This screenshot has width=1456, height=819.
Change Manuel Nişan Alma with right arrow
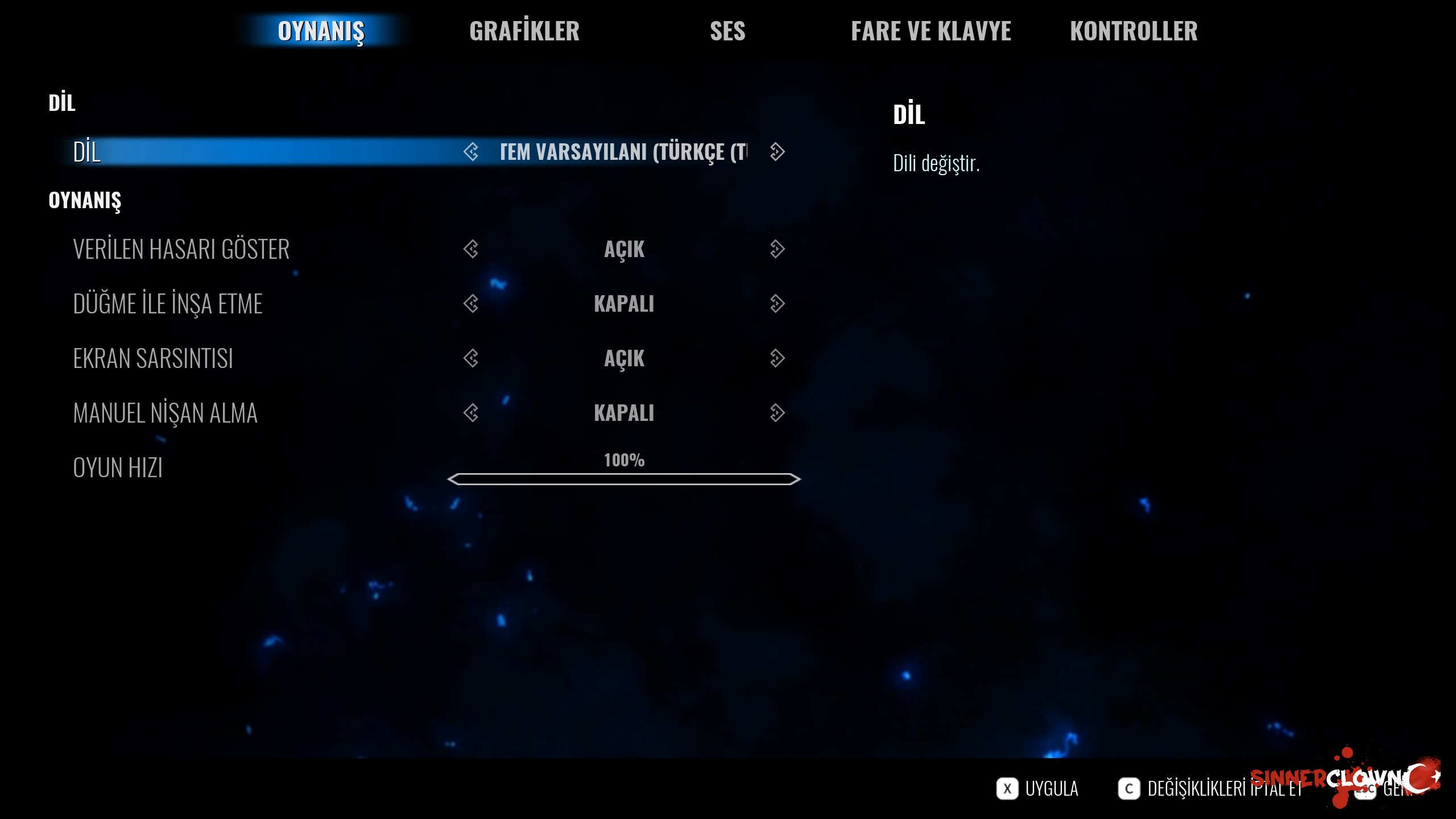[x=777, y=413]
